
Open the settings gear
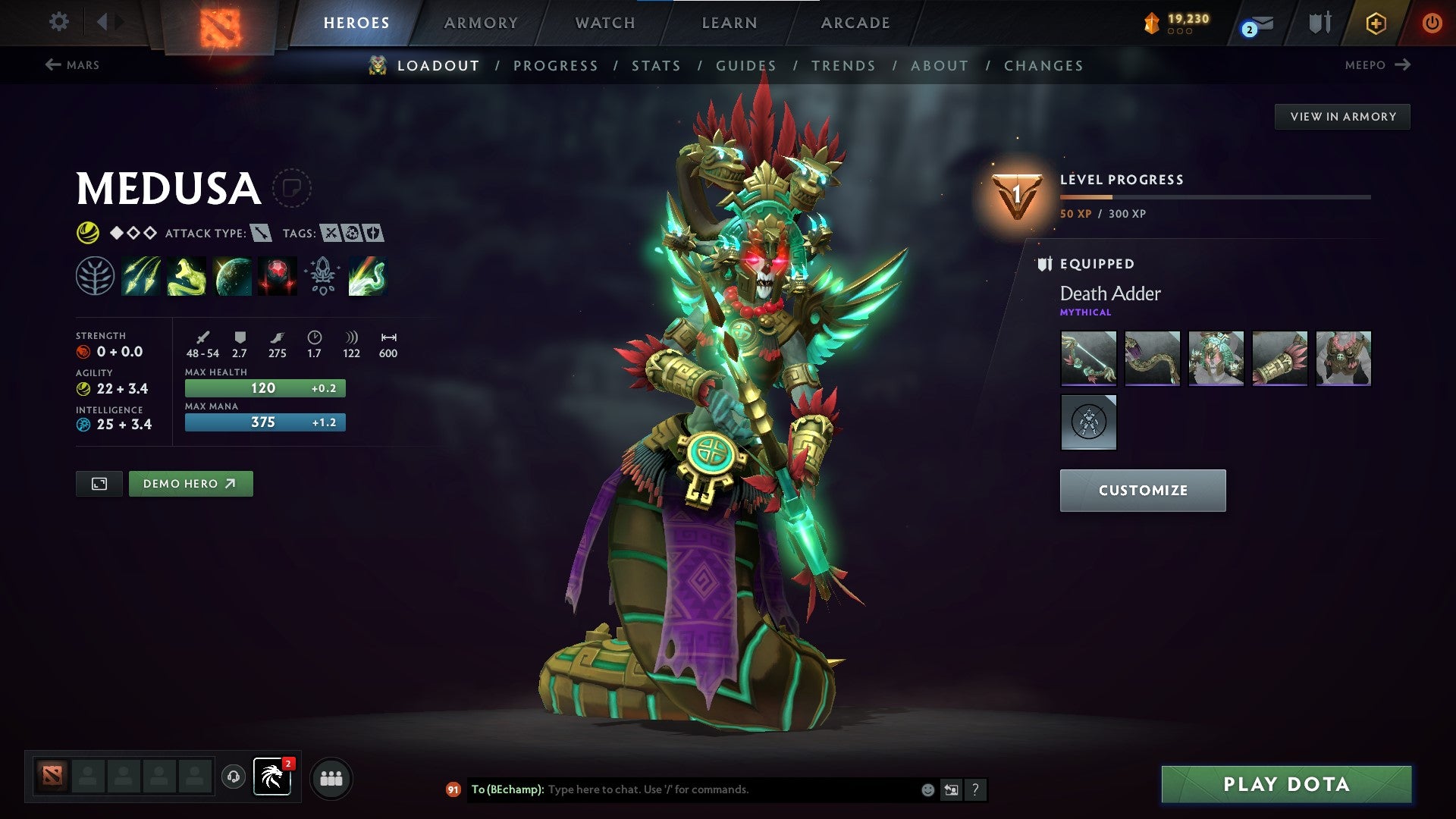click(58, 23)
